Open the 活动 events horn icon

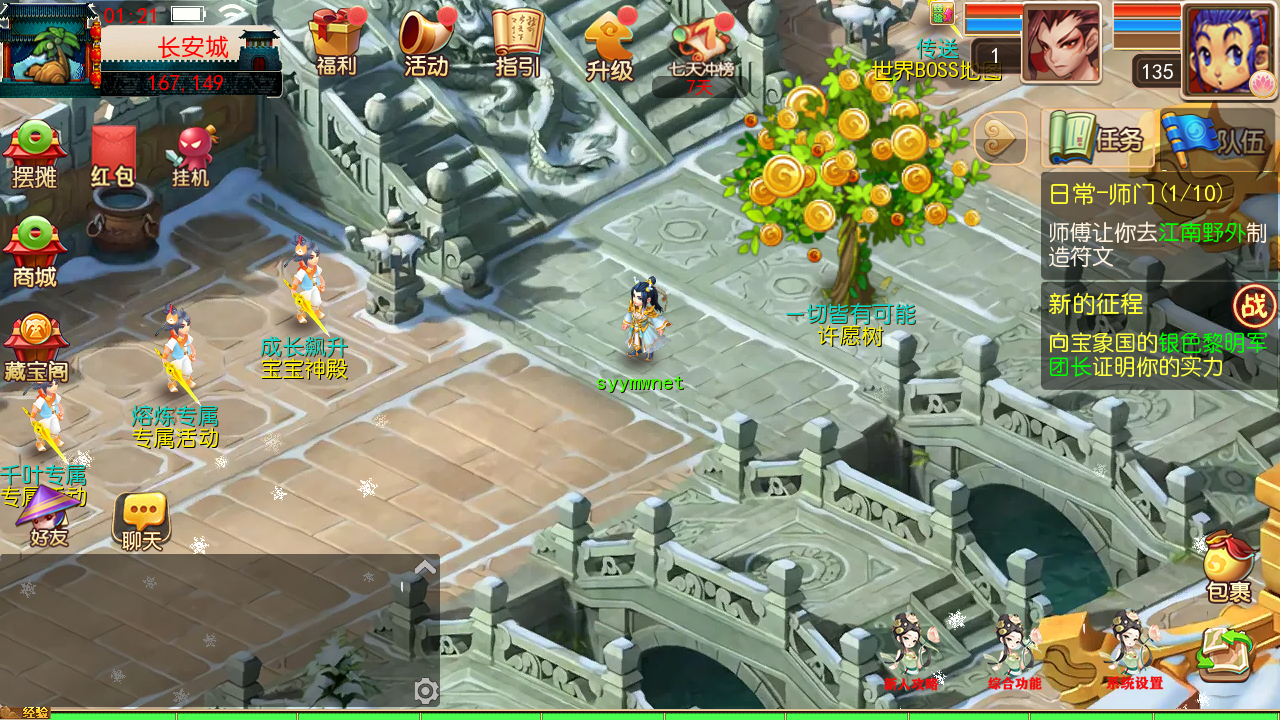427,42
